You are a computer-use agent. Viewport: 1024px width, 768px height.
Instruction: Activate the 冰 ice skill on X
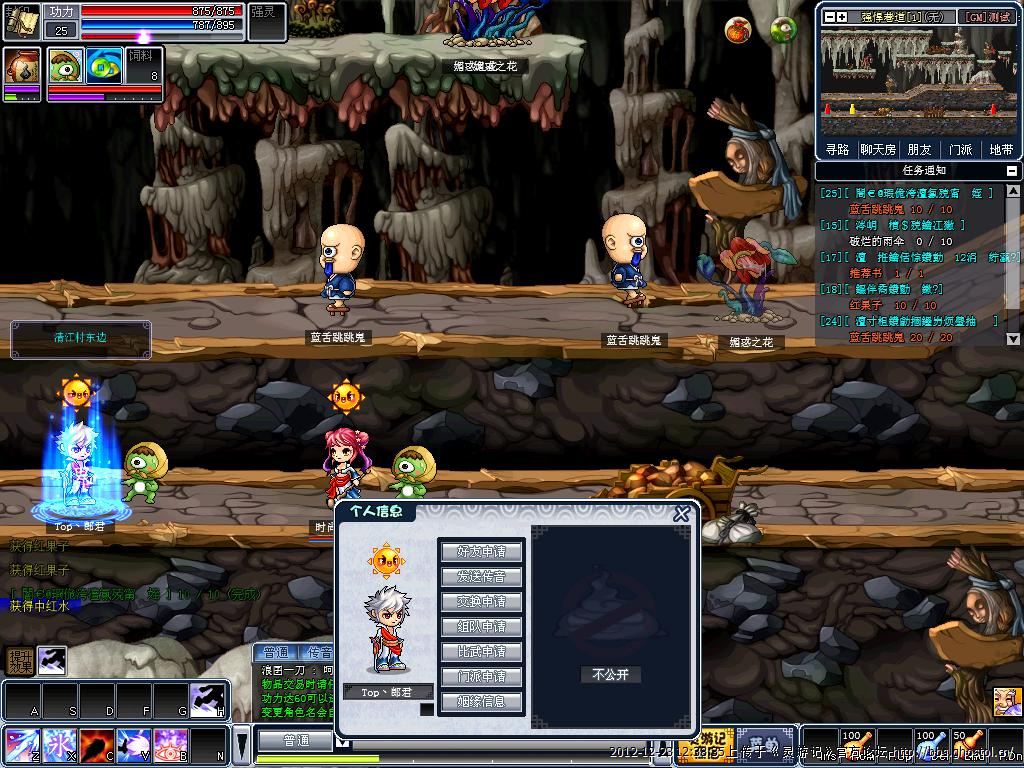point(57,745)
